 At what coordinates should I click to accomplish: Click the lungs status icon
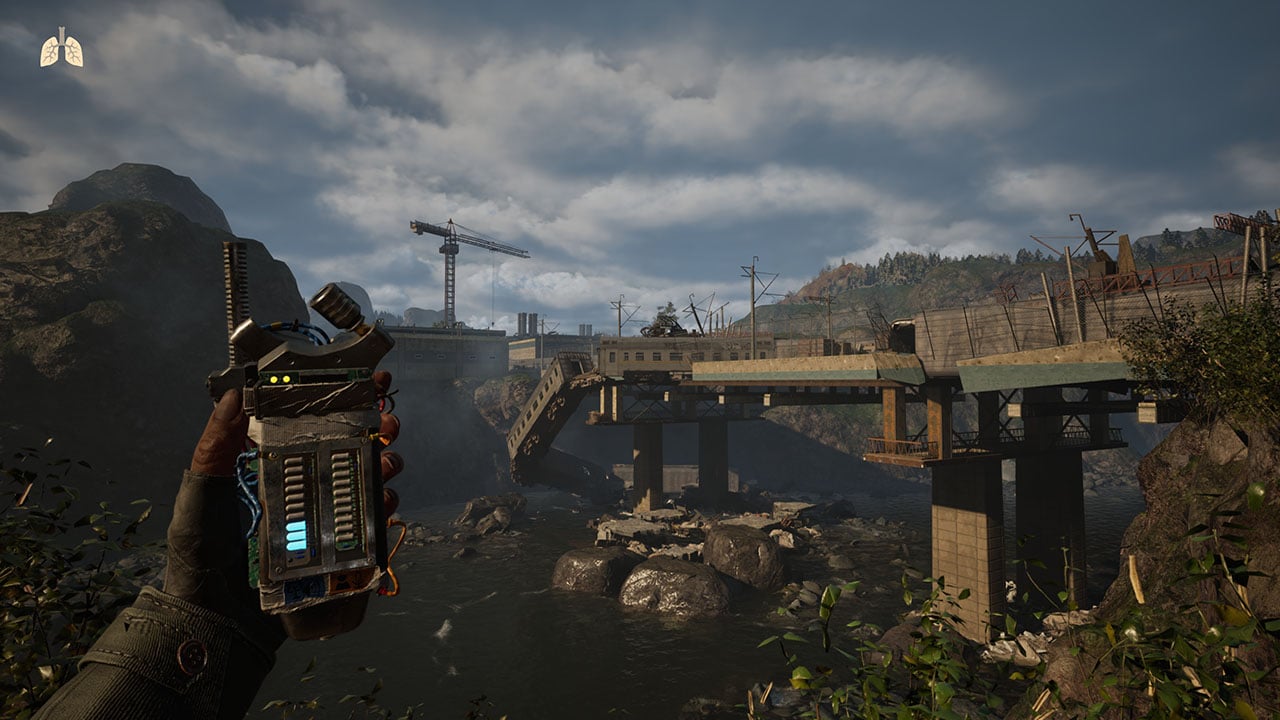(x=61, y=49)
